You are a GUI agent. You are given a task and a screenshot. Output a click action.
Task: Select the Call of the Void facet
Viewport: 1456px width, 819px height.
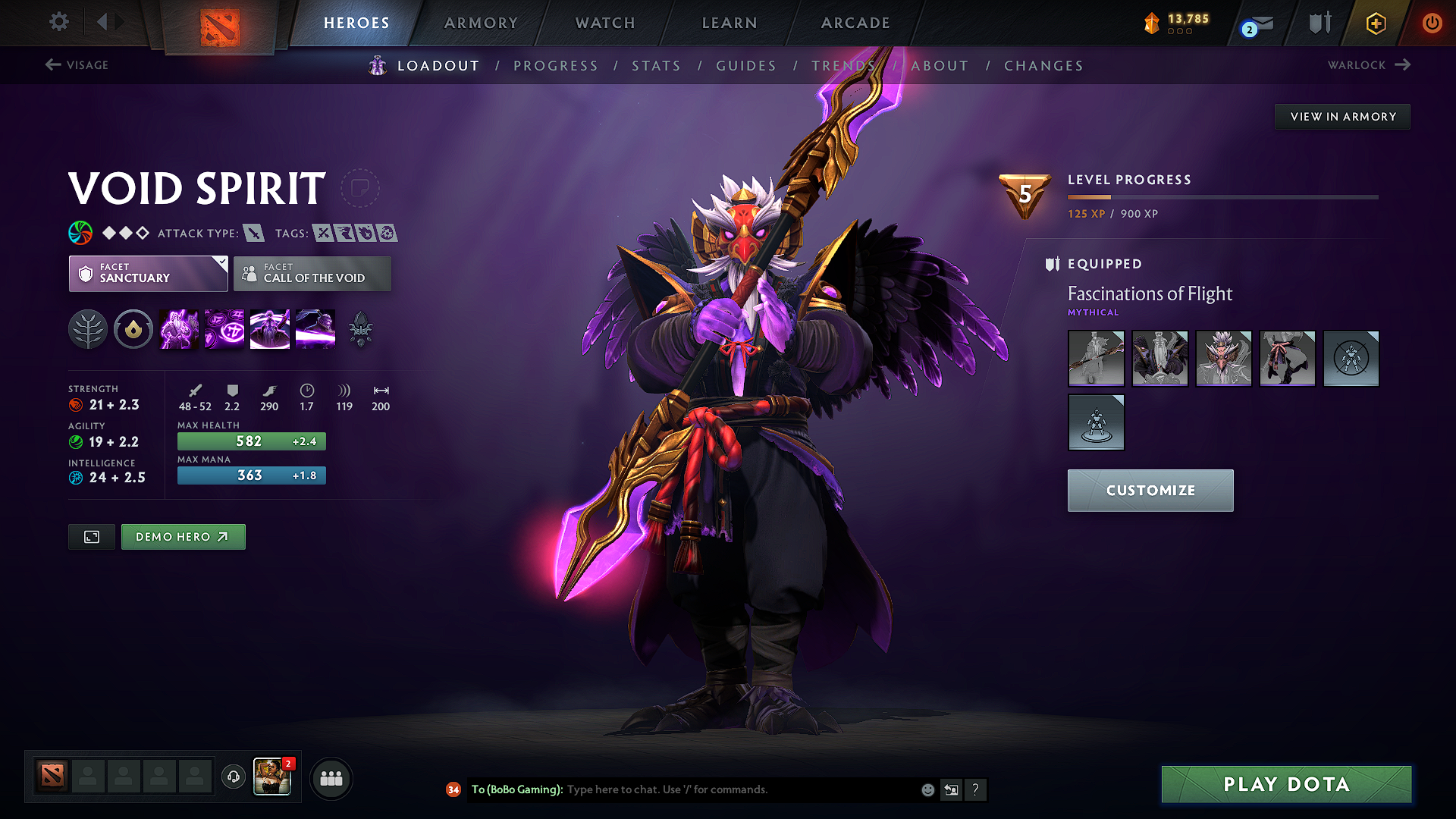pyautogui.click(x=312, y=274)
